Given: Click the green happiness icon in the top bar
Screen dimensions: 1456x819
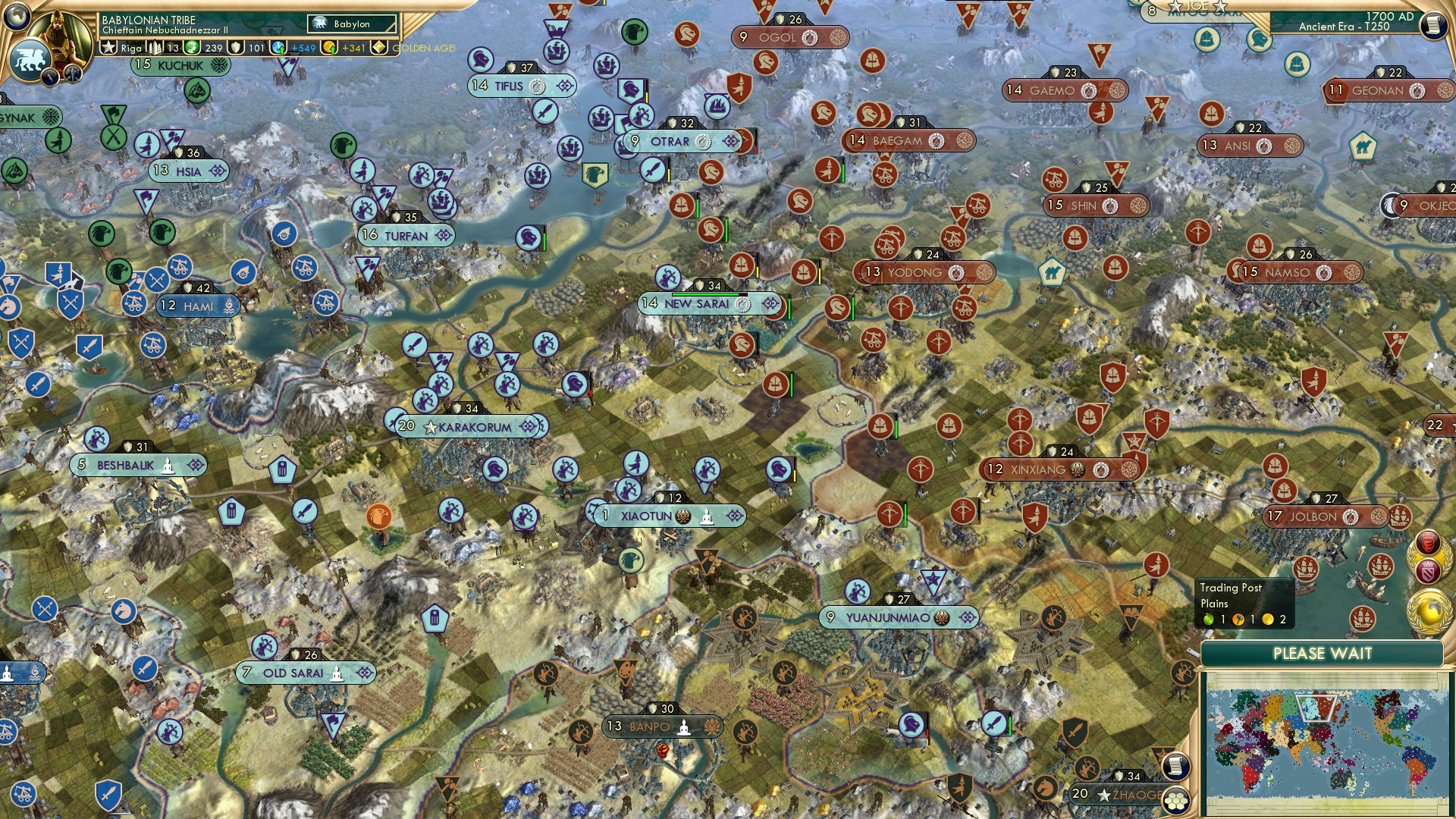Looking at the screenshot, I should tap(191, 49).
